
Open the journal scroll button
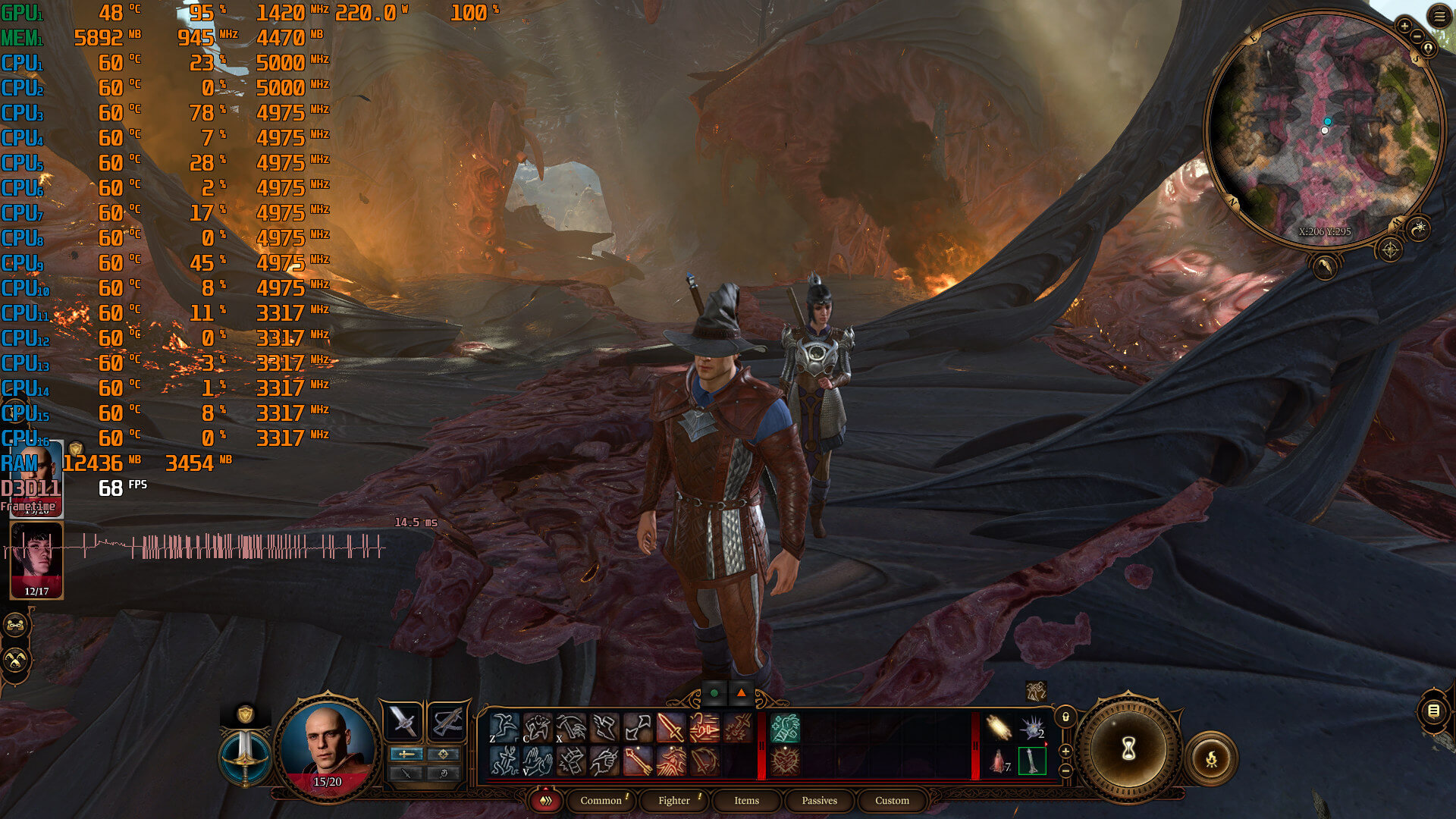[x=1433, y=711]
